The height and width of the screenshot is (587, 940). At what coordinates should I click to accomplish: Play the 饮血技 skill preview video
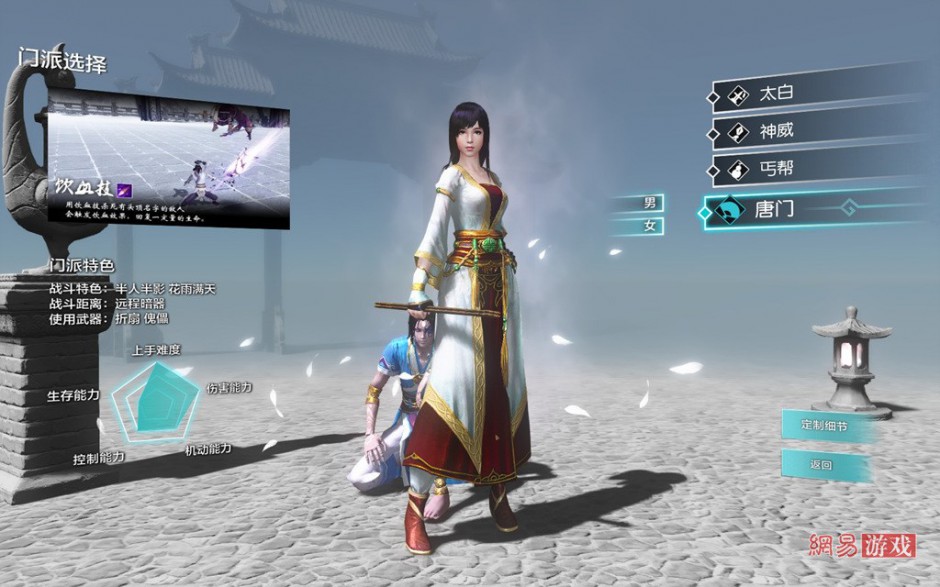pos(168,157)
